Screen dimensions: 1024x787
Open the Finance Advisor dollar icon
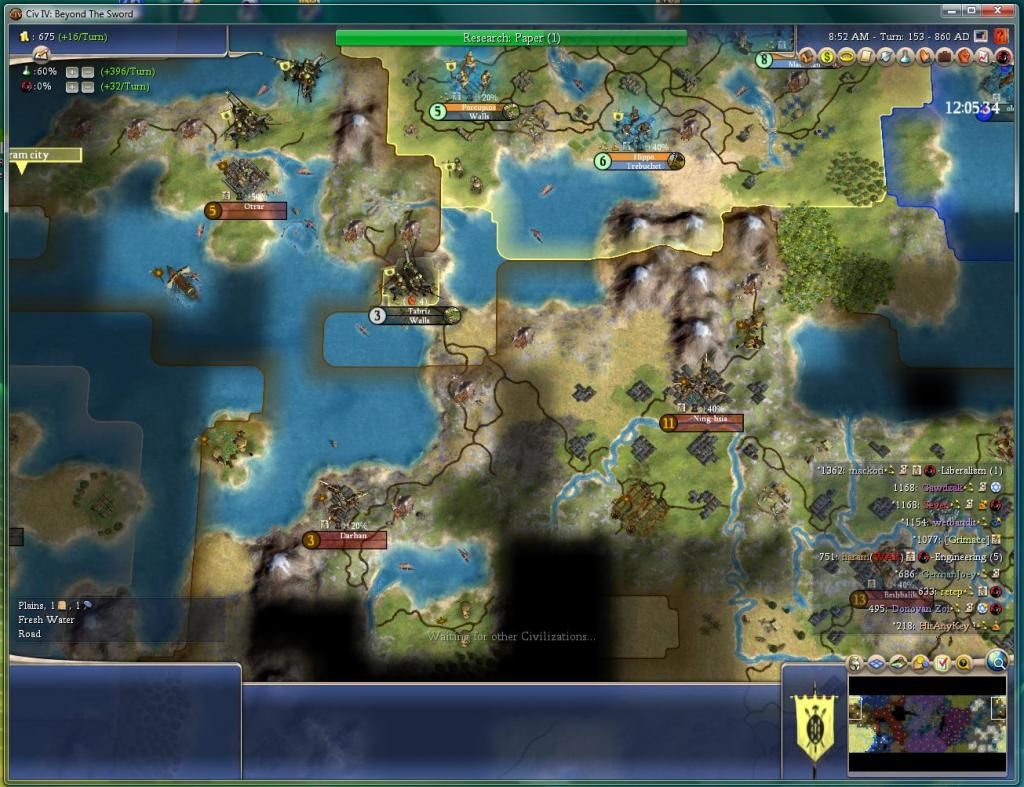coord(828,57)
